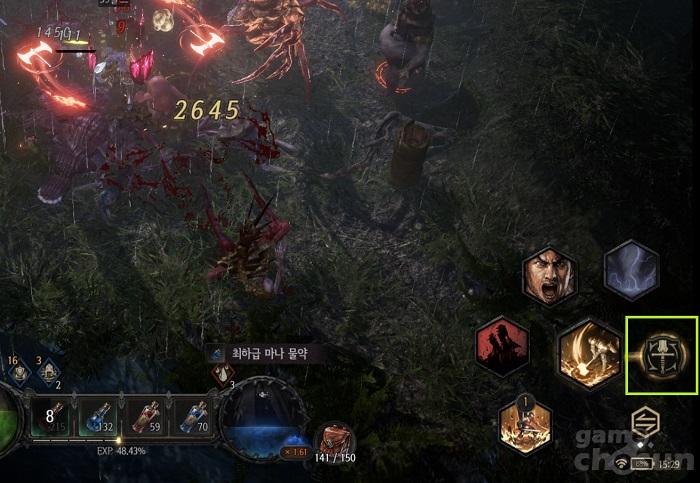This screenshot has width=700, height=483.
Task: Tap the water drop icon above mana orb
Action: coord(222,375)
